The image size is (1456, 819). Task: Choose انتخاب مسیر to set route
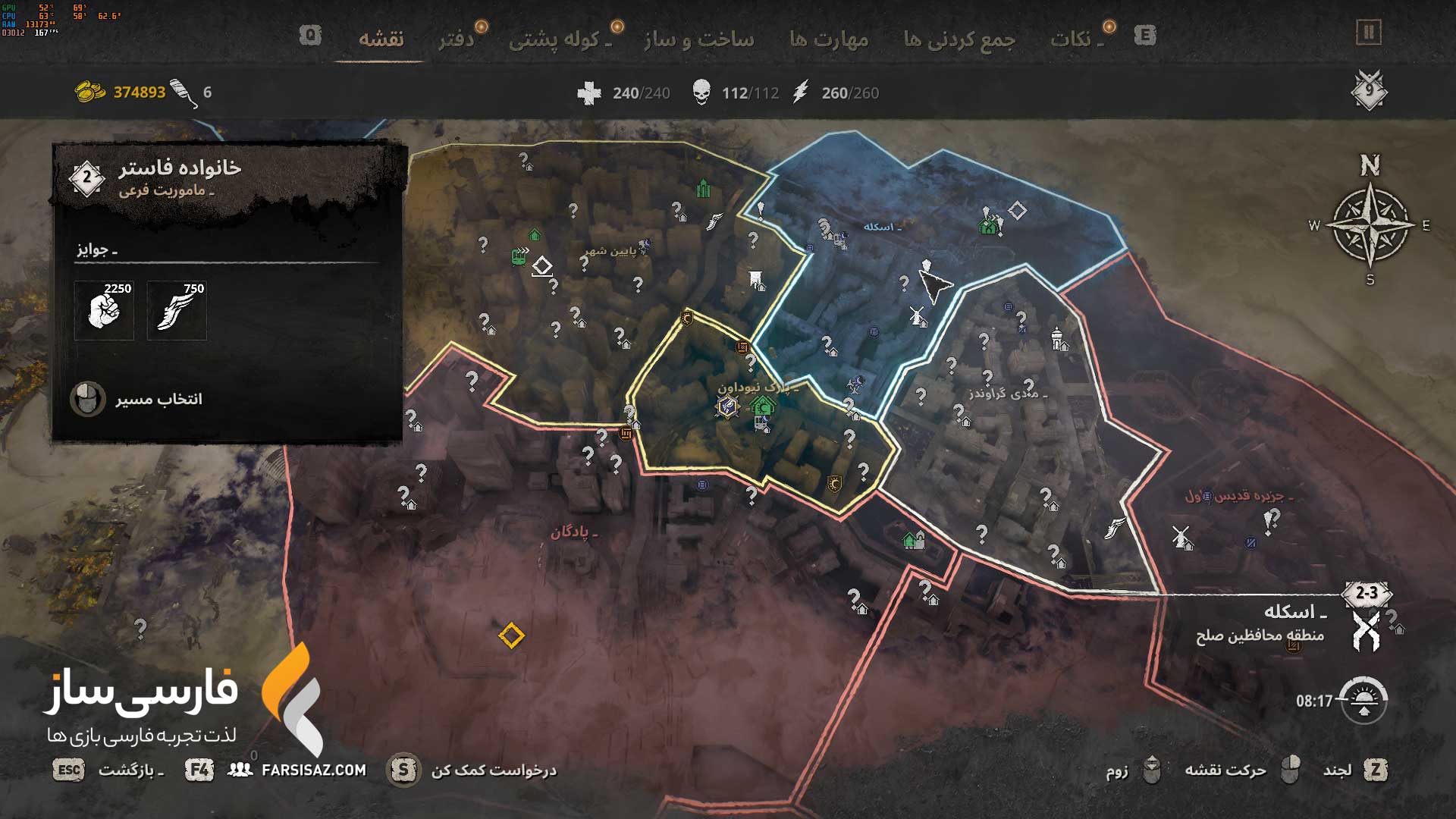[158, 399]
